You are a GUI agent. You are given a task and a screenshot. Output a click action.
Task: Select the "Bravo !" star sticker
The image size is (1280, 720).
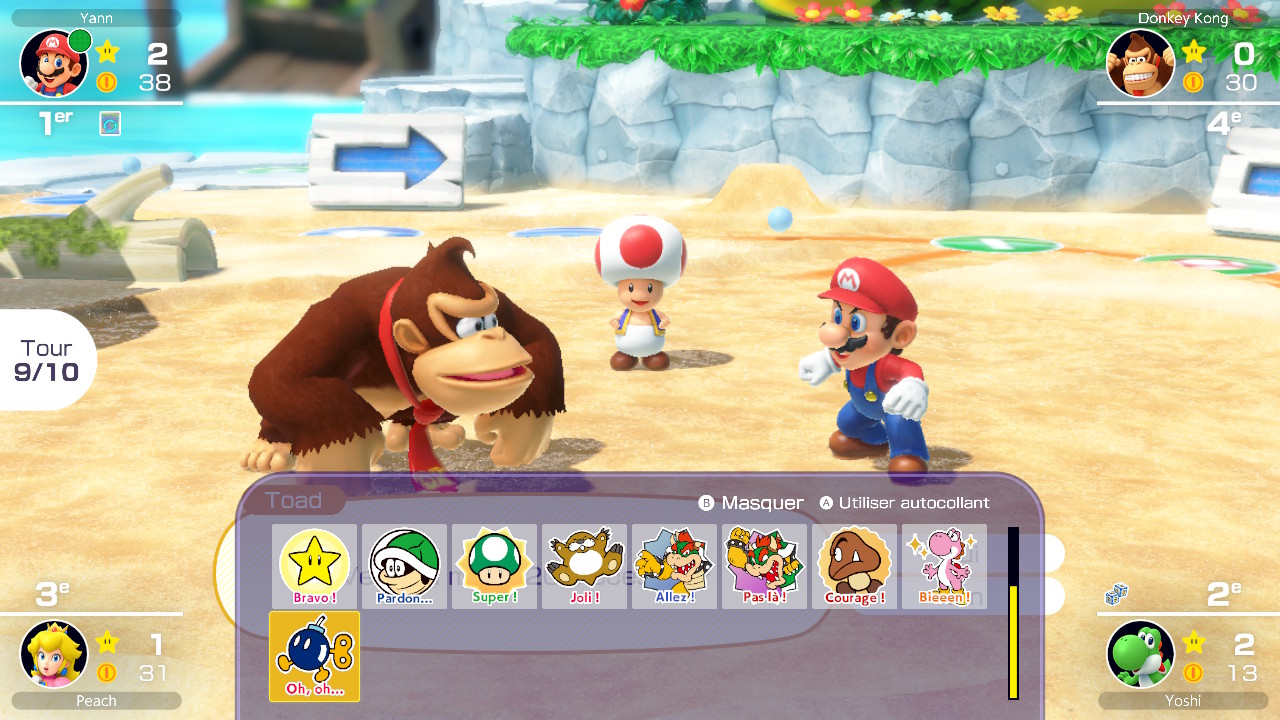tap(314, 566)
